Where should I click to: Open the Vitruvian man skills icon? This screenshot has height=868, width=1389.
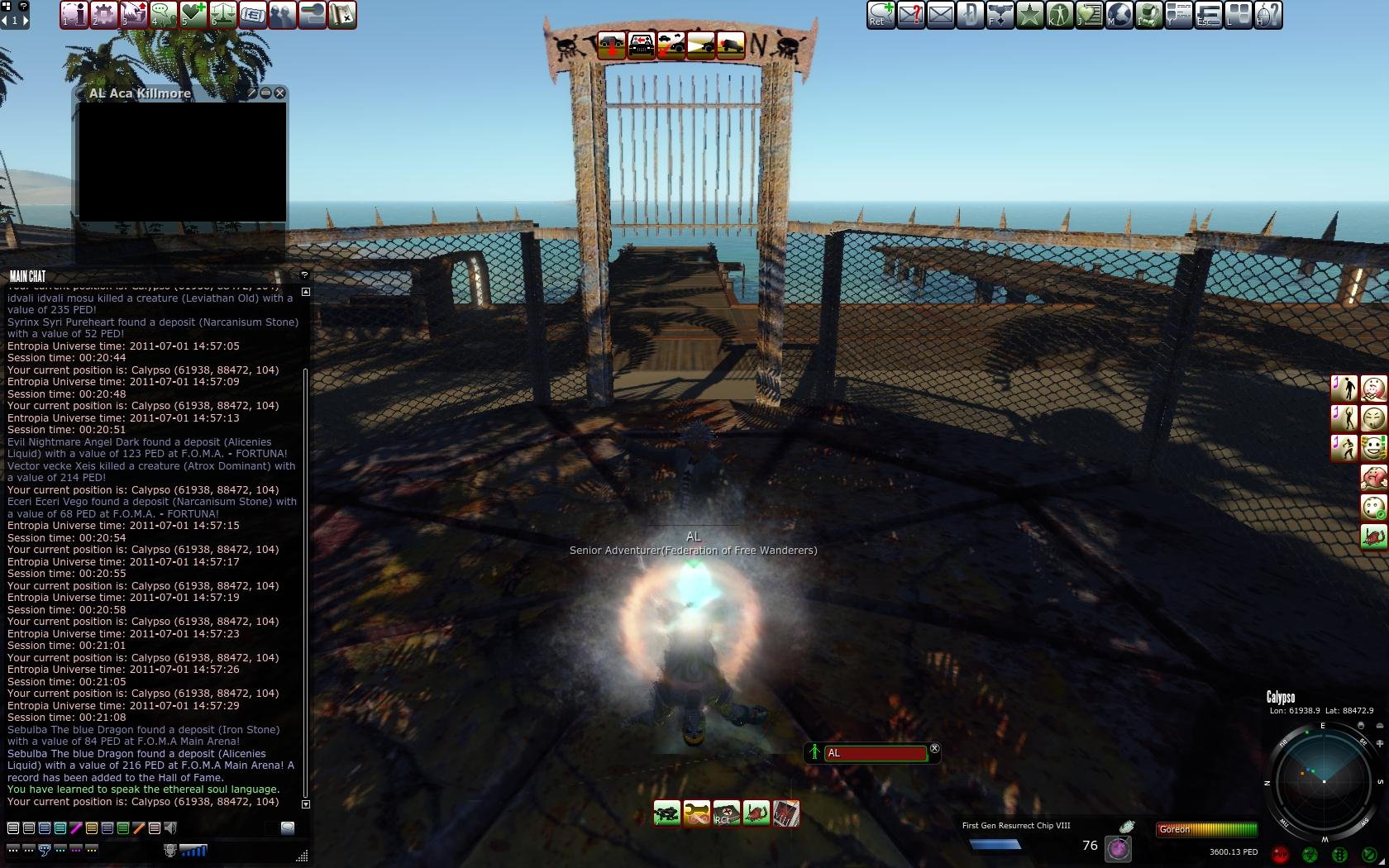click(x=1059, y=15)
